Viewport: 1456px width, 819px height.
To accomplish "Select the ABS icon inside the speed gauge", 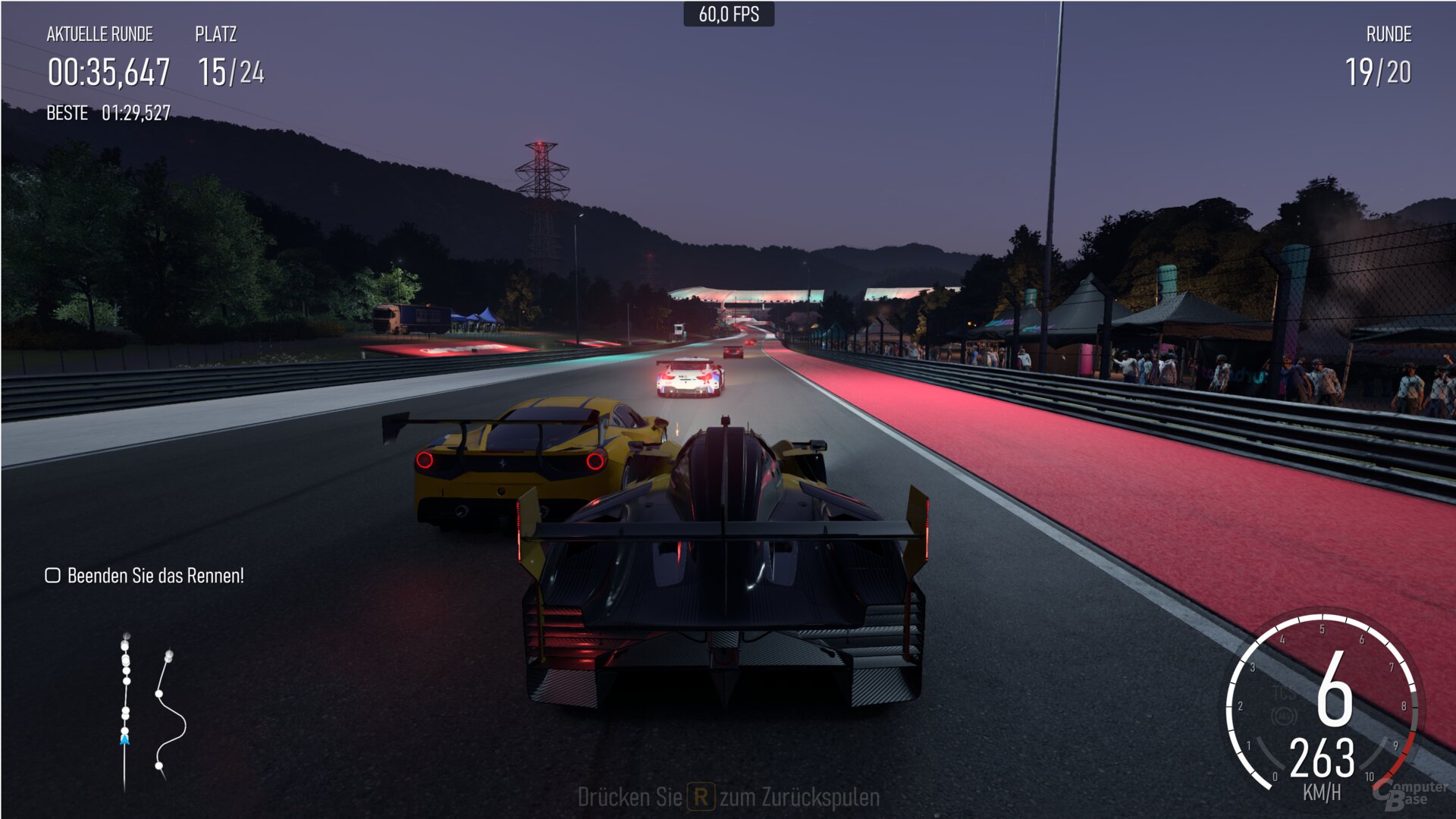I will point(1285,717).
